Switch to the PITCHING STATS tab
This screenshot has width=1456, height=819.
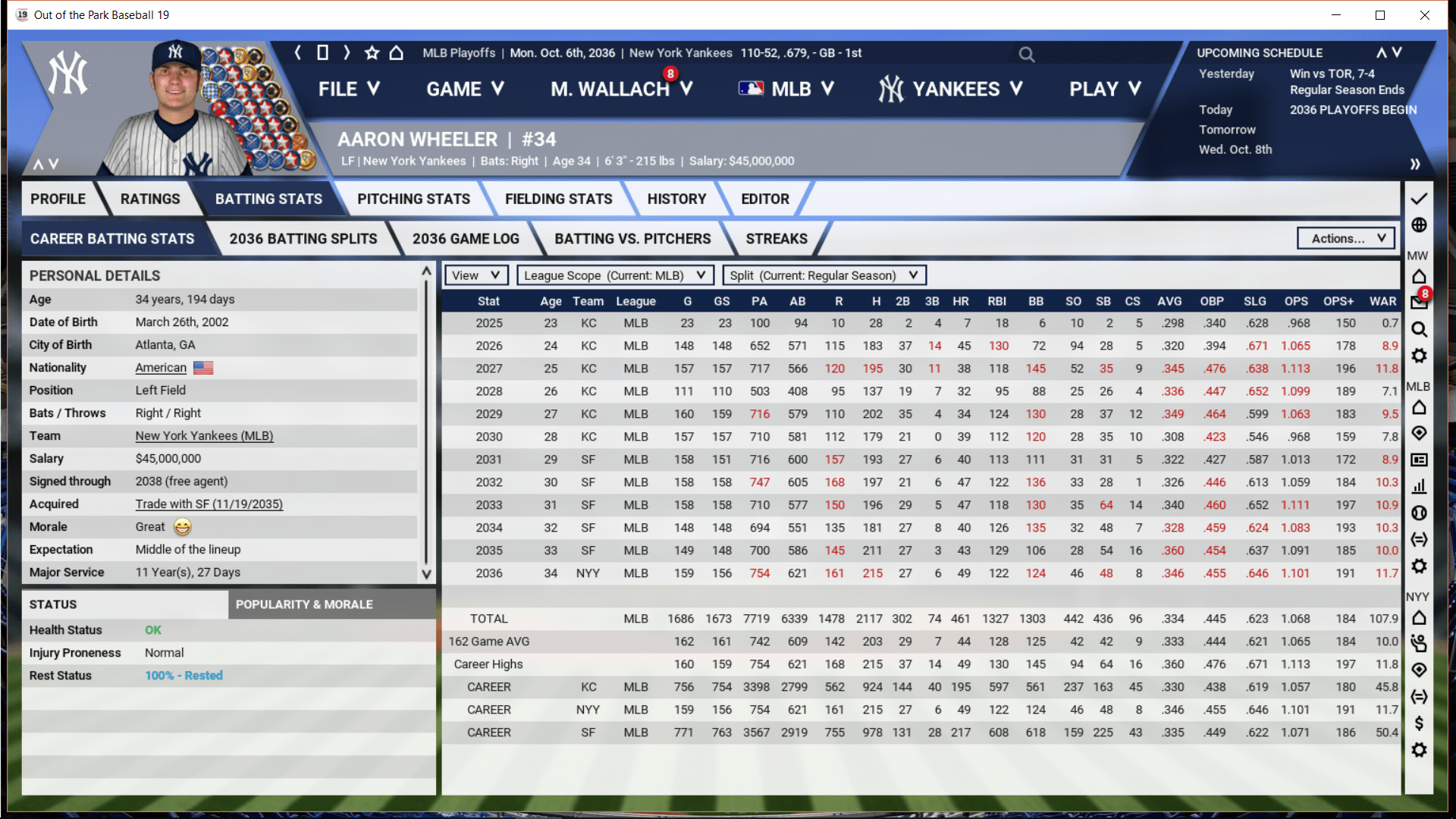(413, 199)
